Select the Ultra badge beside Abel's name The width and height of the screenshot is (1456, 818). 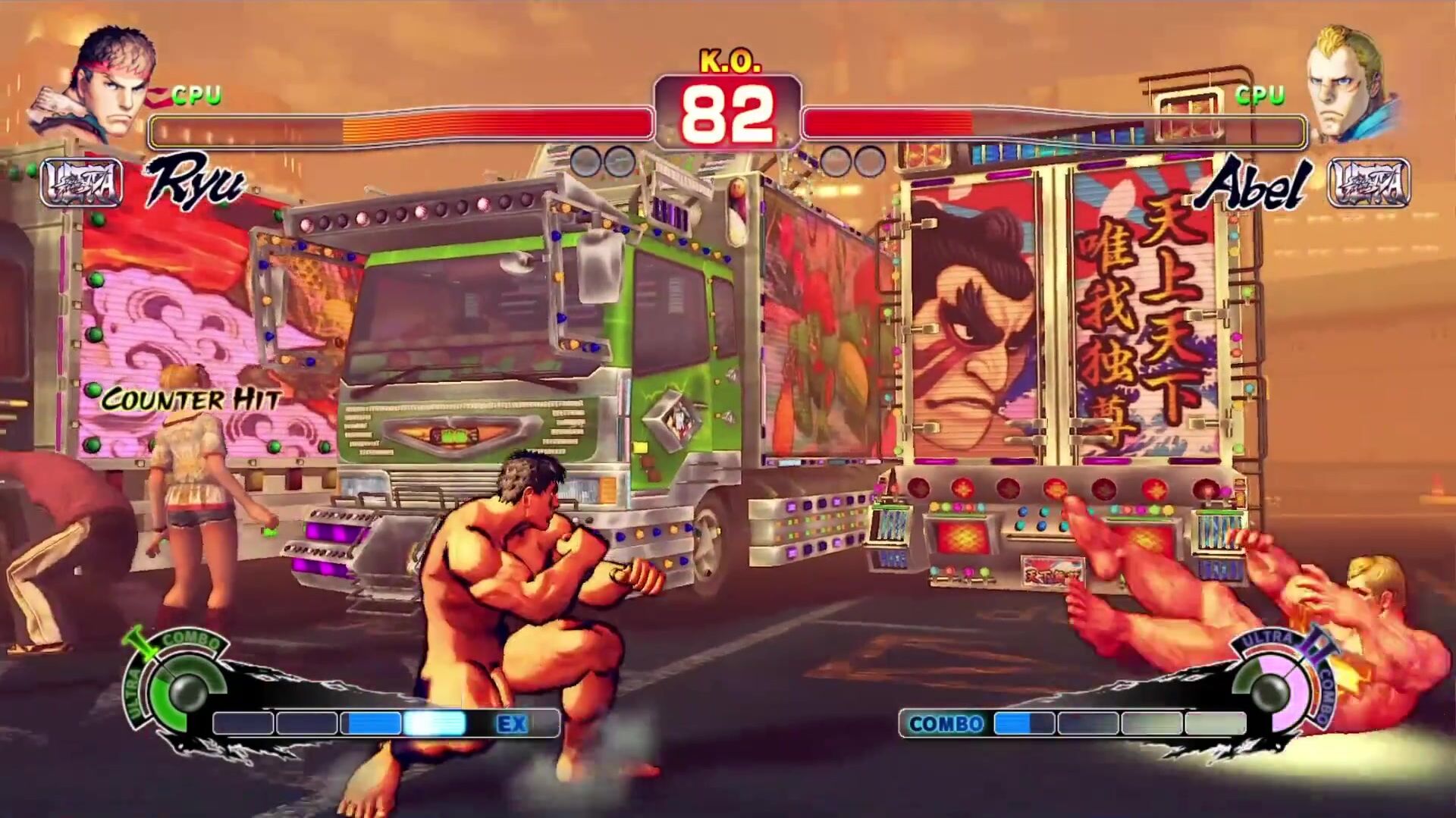point(1368,183)
